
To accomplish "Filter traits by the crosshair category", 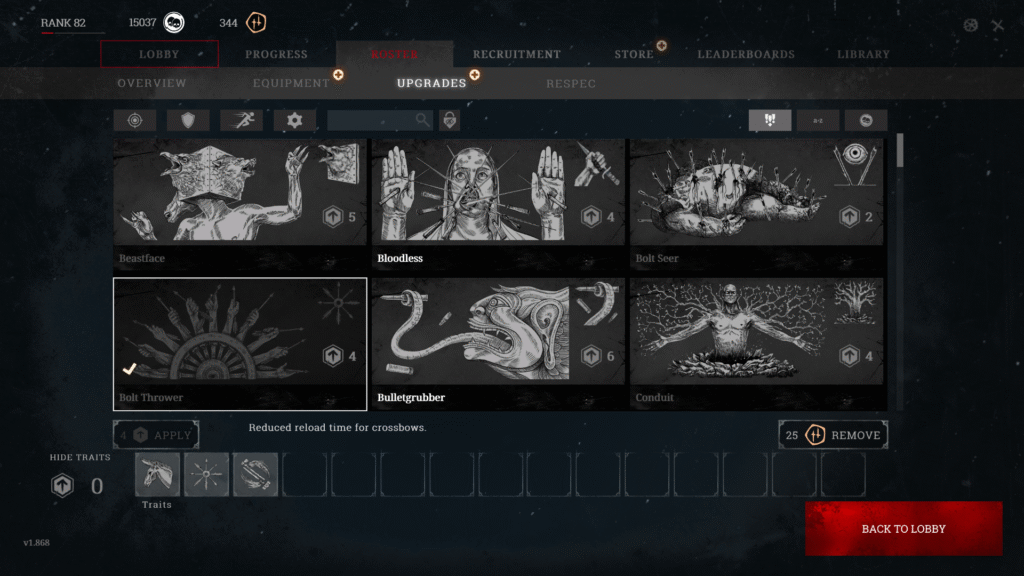I will tap(134, 120).
